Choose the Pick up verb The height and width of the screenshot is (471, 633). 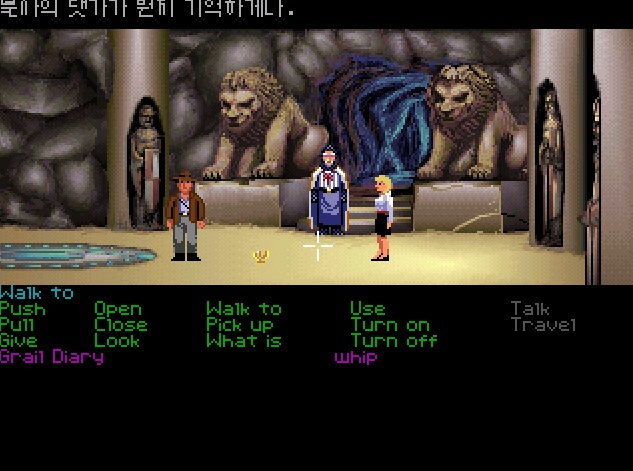(x=240, y=325)
